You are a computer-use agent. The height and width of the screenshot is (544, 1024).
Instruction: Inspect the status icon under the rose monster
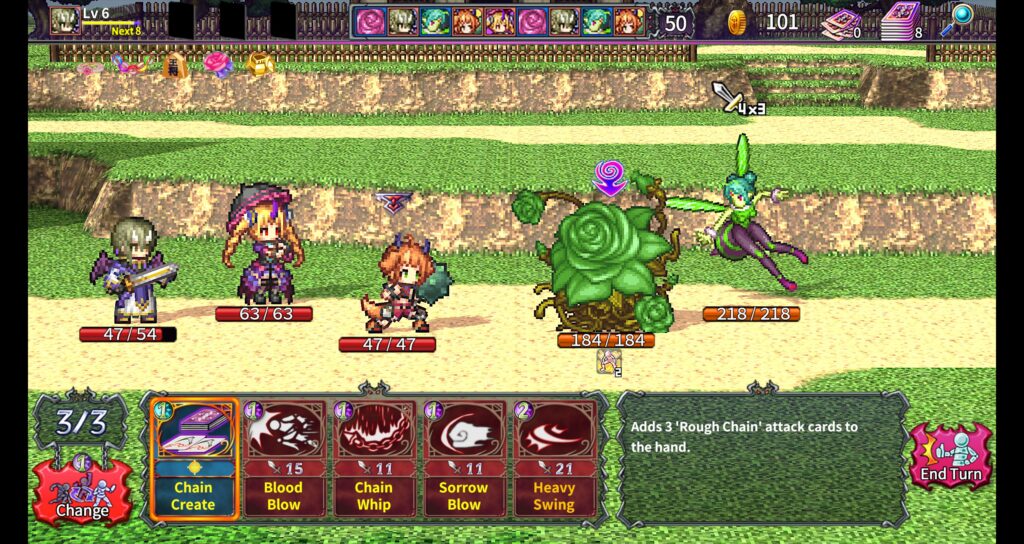608,362
